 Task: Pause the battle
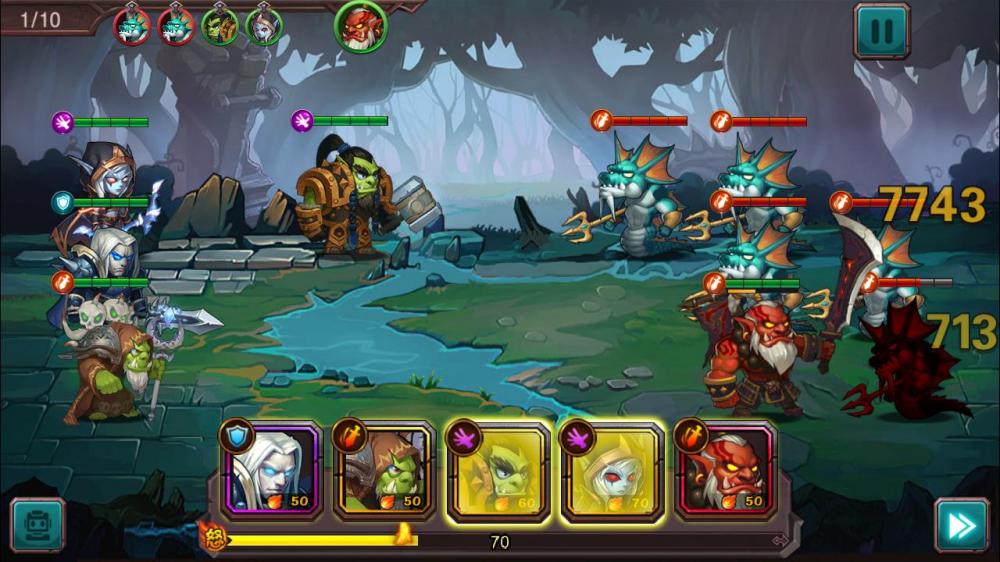point(881,30)
